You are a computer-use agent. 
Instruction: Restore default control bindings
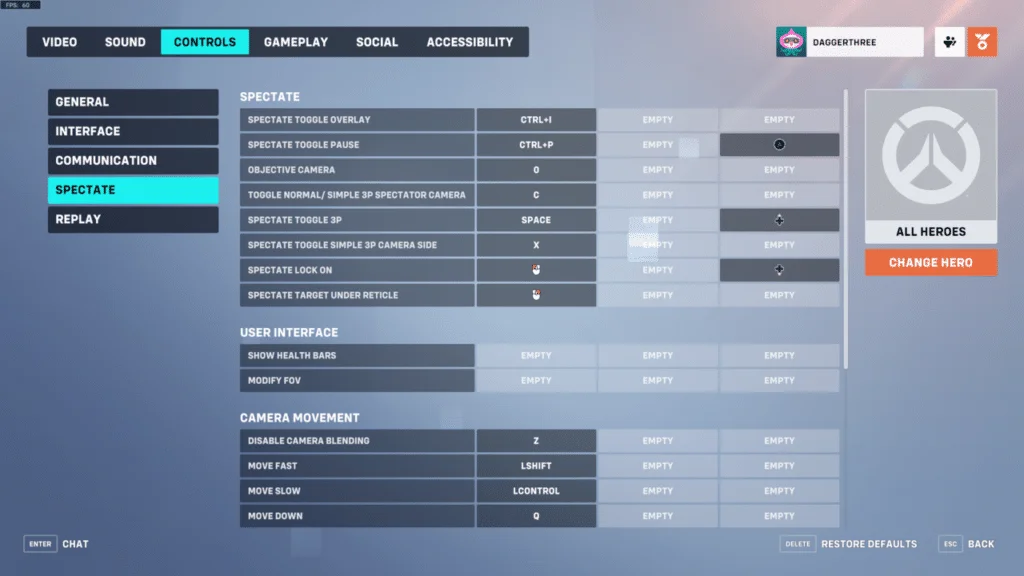[x=849, y=544]
